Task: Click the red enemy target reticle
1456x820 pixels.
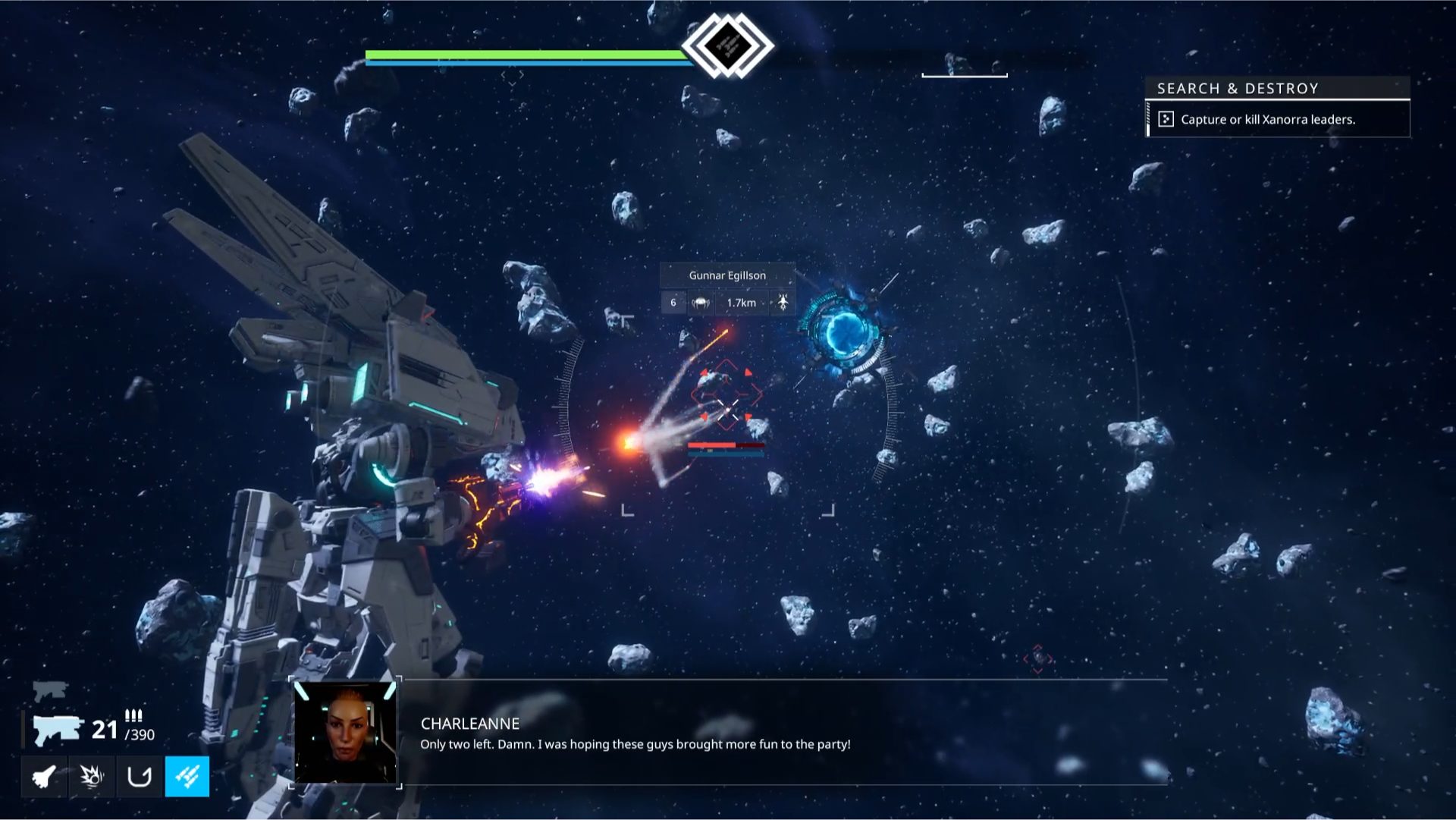Action: [726, 394]
